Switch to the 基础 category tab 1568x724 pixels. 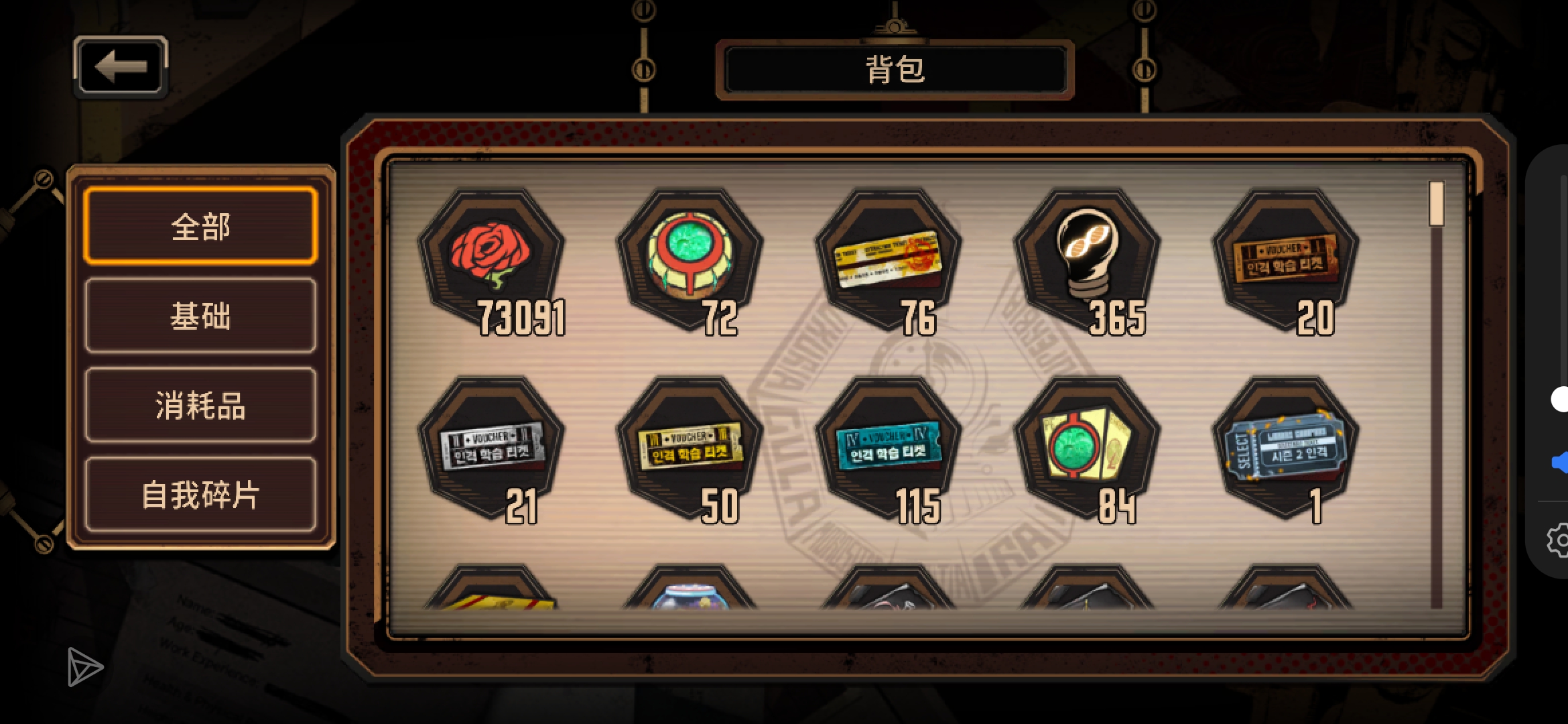click(x=199, y=318)
